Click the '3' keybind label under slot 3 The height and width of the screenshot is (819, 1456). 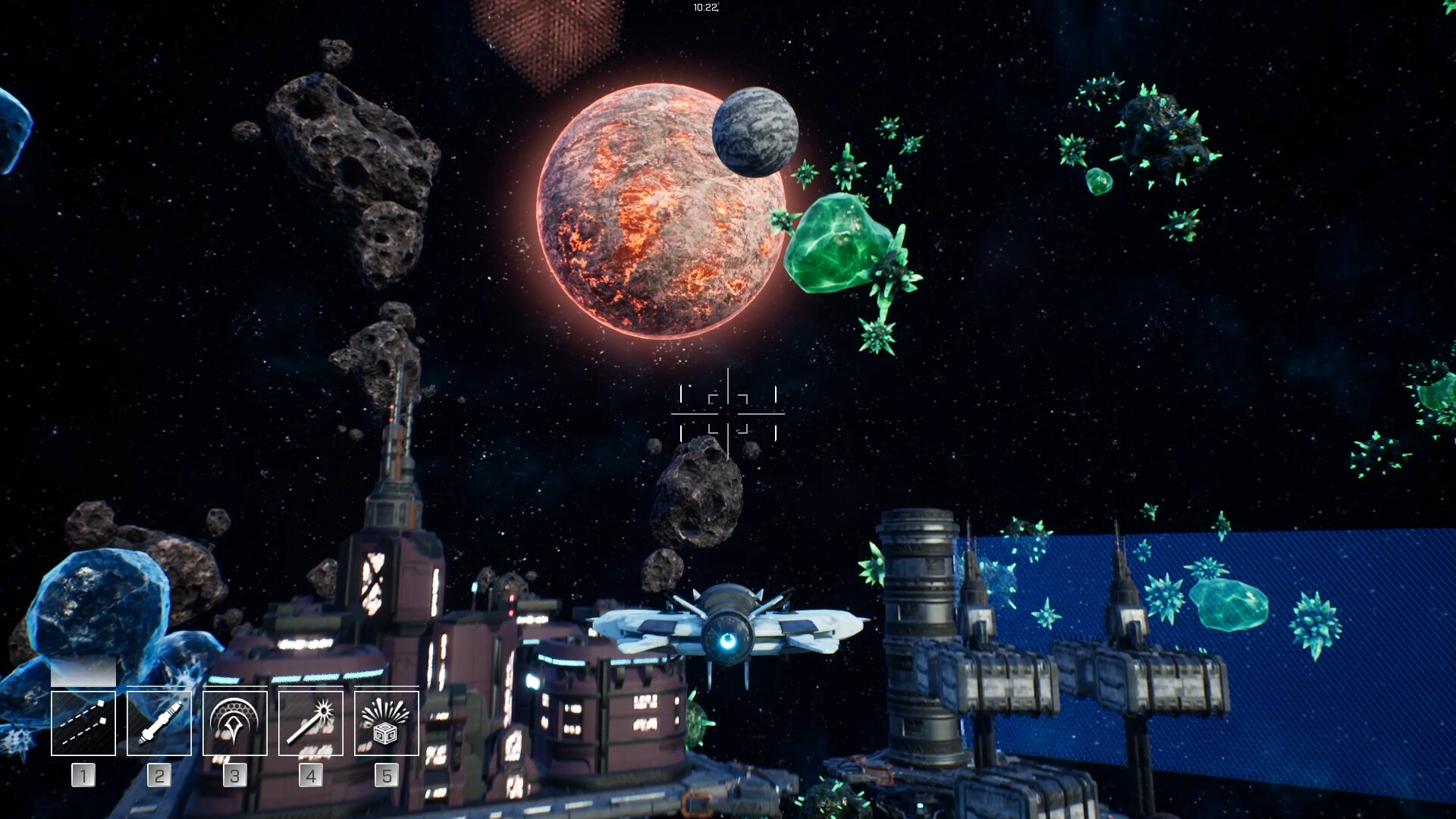235,776
